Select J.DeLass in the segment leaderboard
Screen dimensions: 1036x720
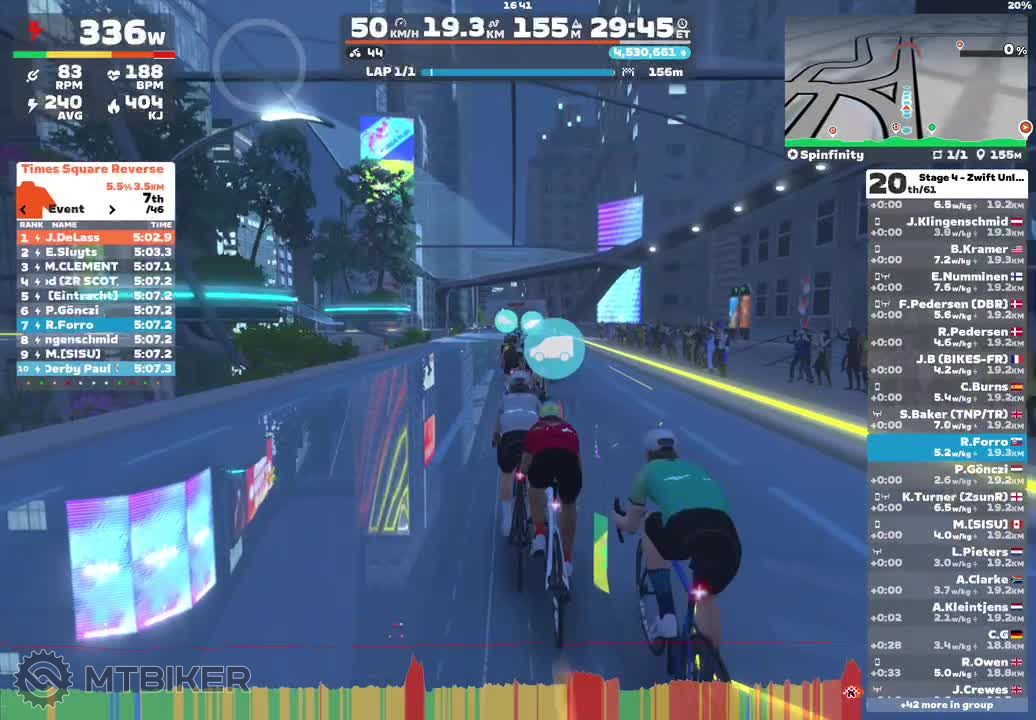pyautogui.click(x=95, y=238)
